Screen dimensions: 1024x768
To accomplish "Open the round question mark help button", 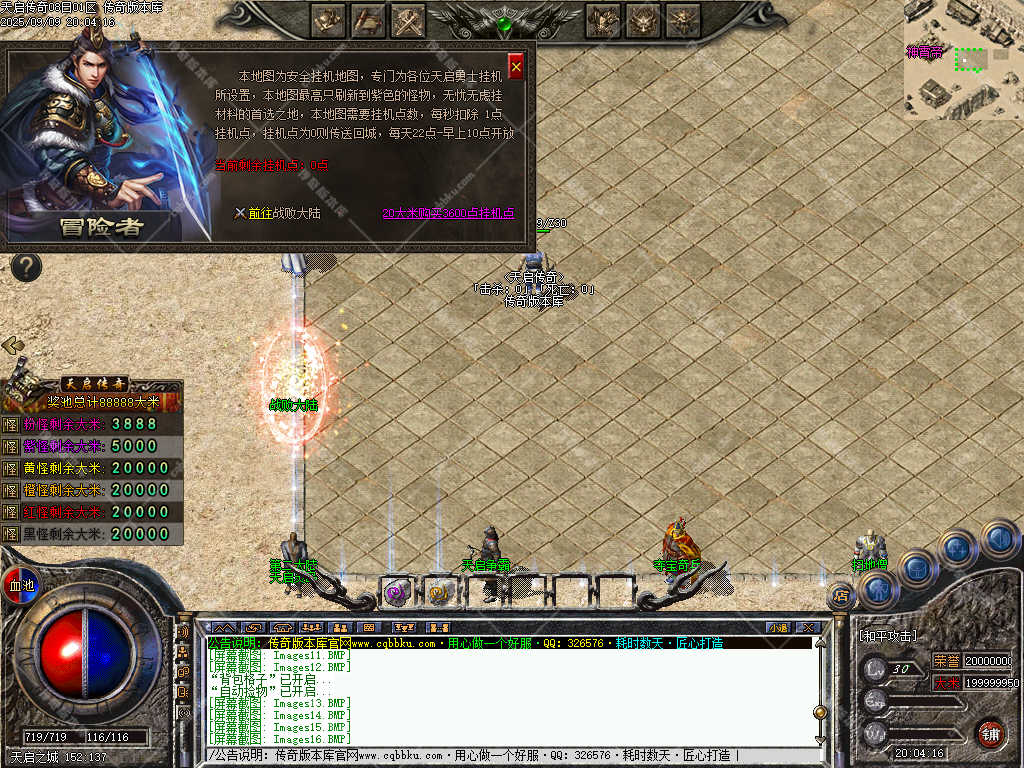I will (25, 267).
